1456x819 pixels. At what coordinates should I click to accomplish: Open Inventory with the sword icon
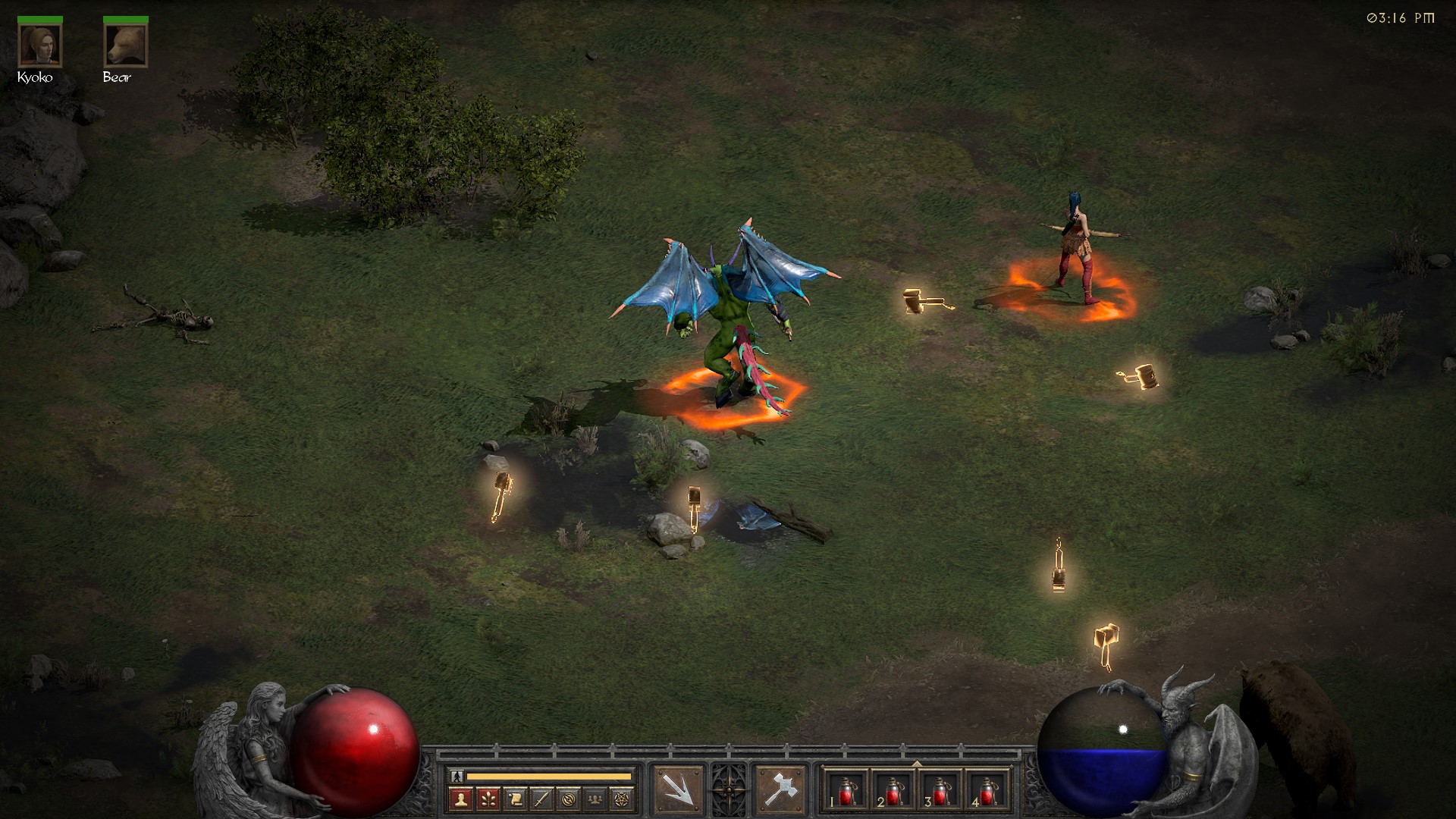pos(541,799)
